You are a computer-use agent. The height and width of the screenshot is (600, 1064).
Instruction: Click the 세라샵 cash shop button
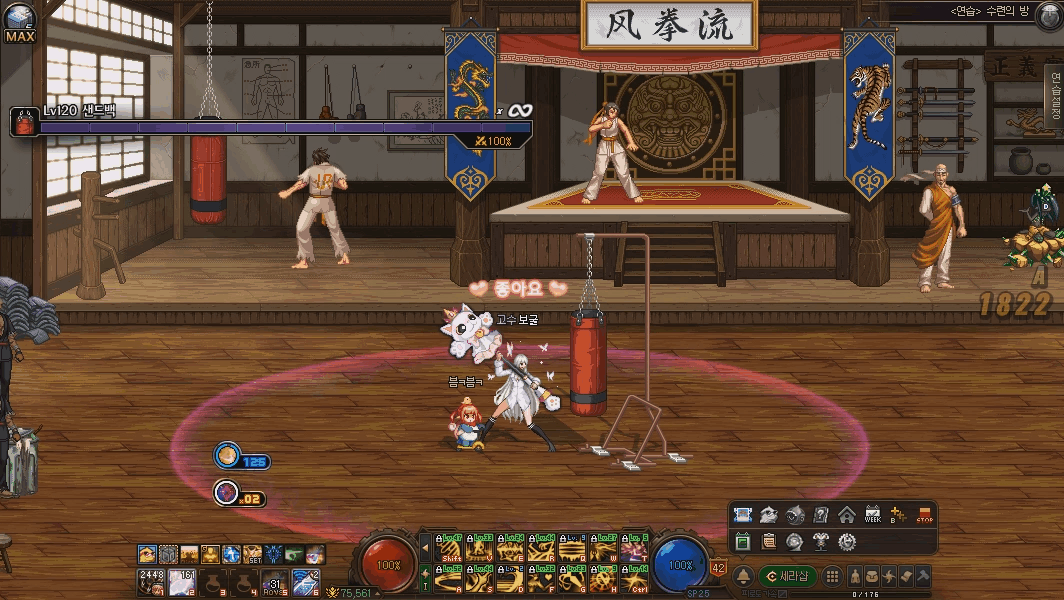[787, 576]
